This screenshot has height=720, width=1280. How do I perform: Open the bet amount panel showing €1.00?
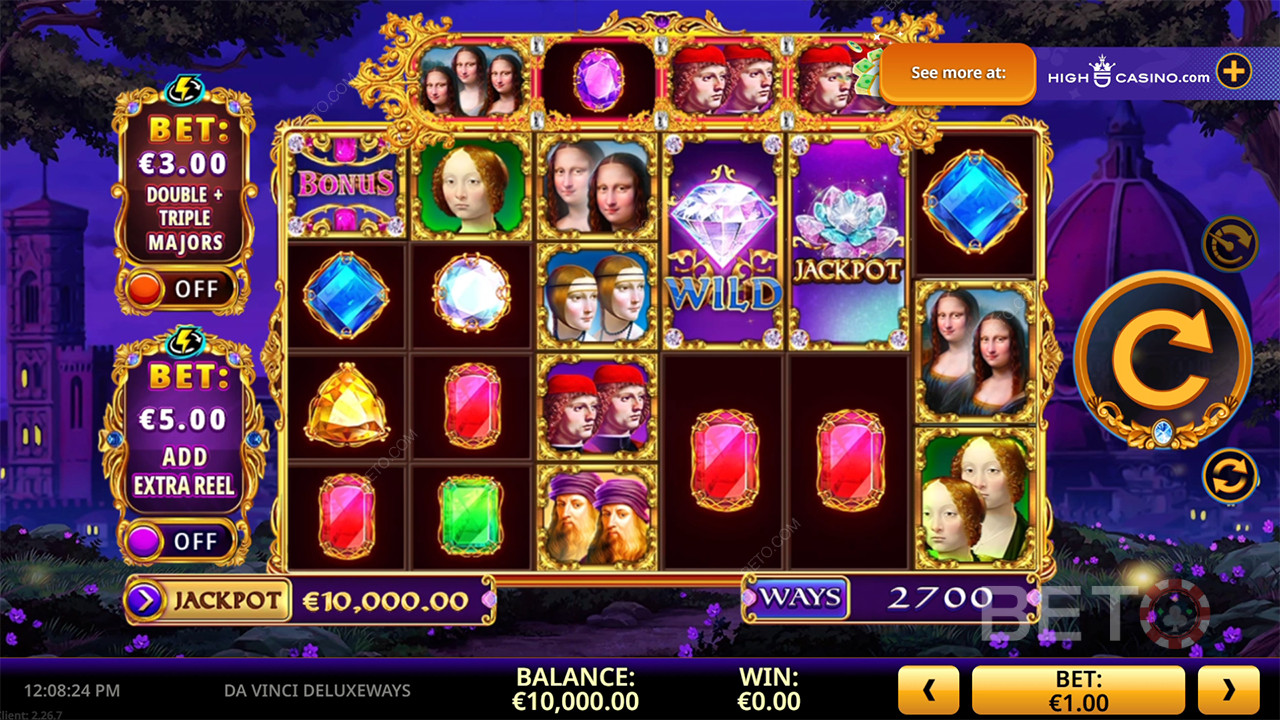[1077, 689]
